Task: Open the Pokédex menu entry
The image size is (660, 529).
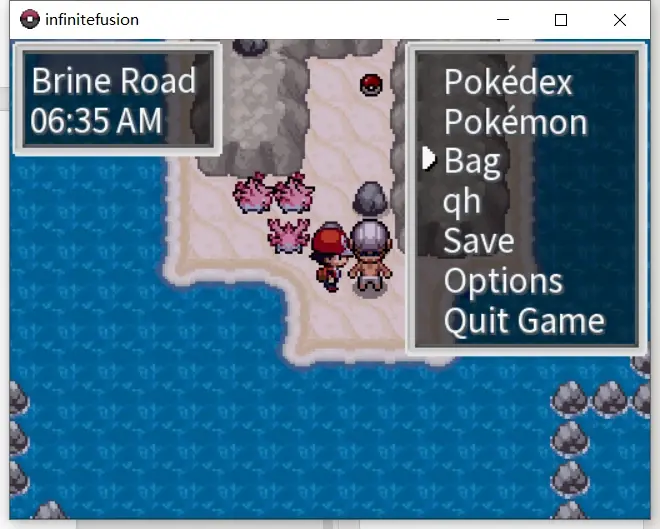Action: pyautogui.click(x=507, y=81)
